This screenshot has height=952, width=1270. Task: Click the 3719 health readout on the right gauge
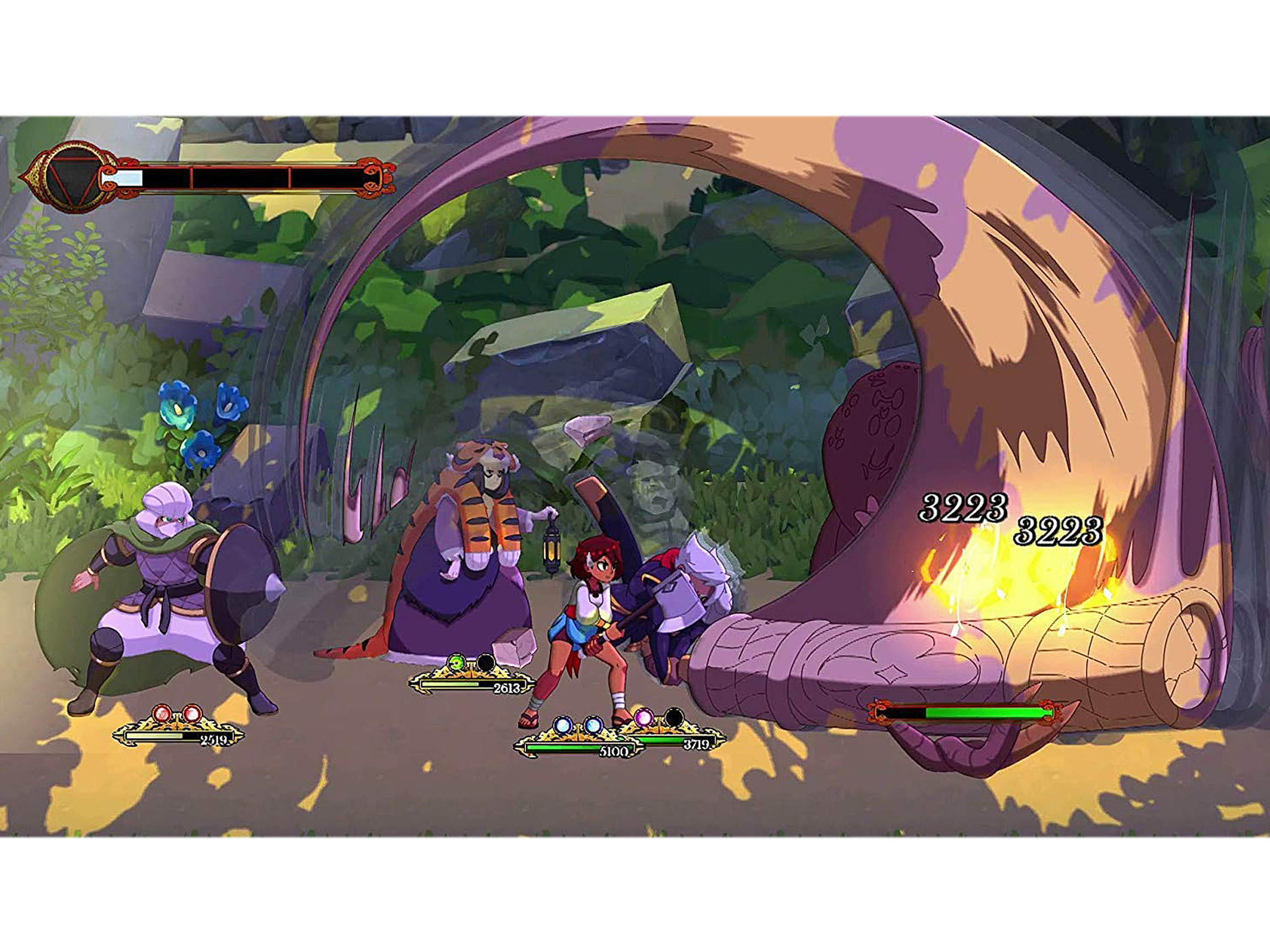pyautogui.click(x=697, y=744)
